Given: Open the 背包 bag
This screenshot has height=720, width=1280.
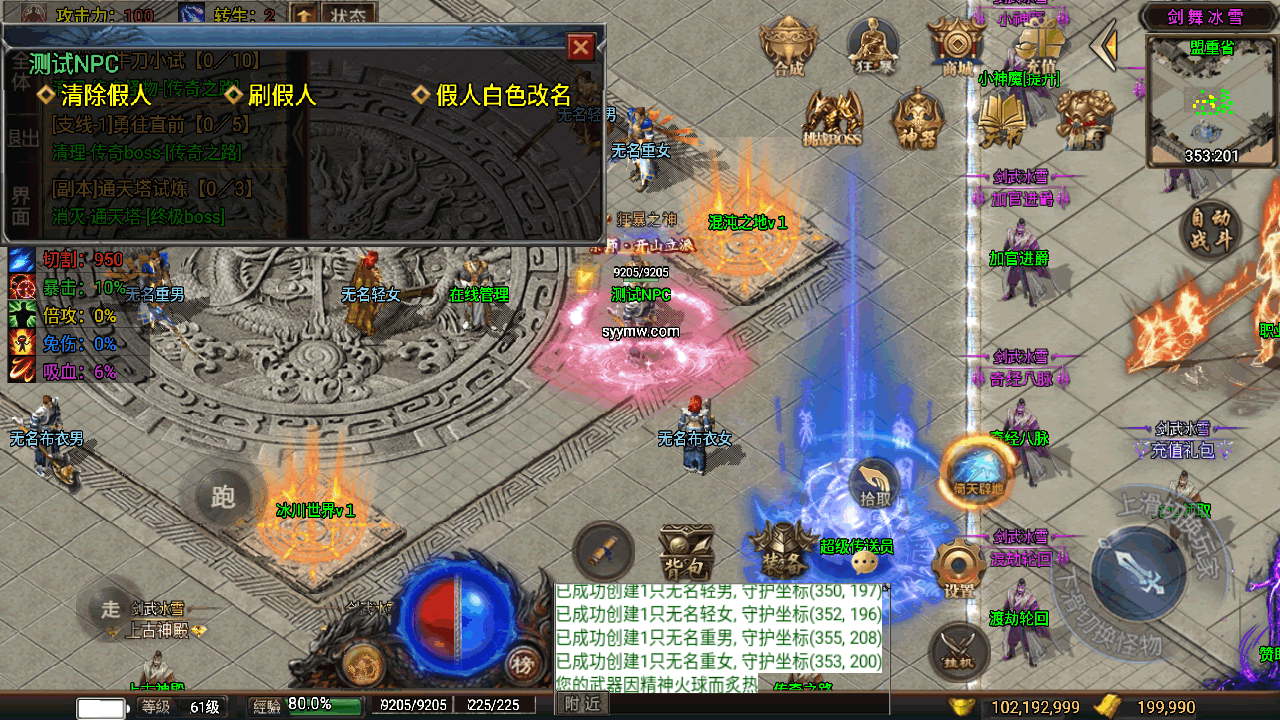Looking at the screenshot, I should (686, 552).
